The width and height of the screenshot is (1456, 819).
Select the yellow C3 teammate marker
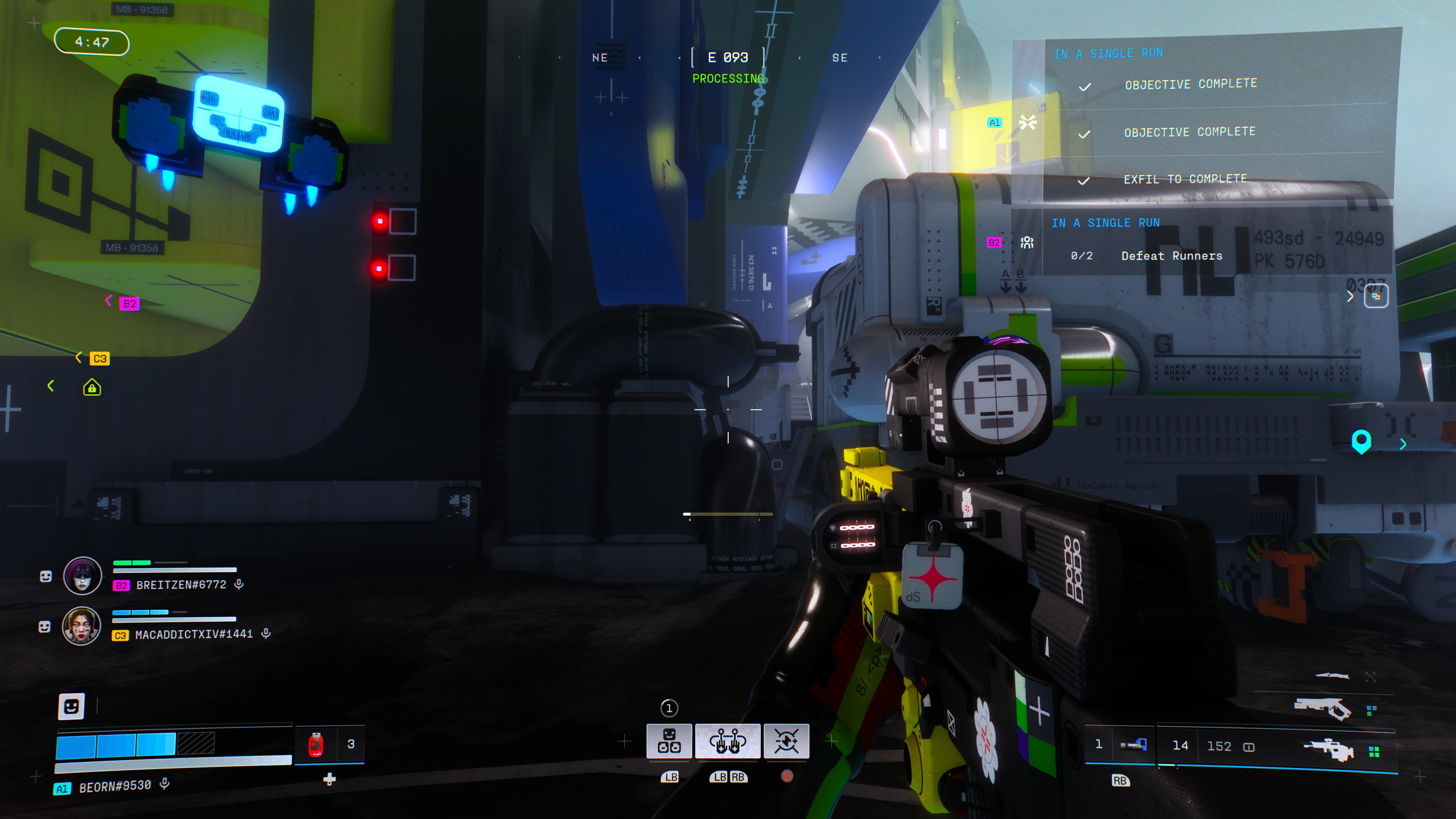(99, 359)
